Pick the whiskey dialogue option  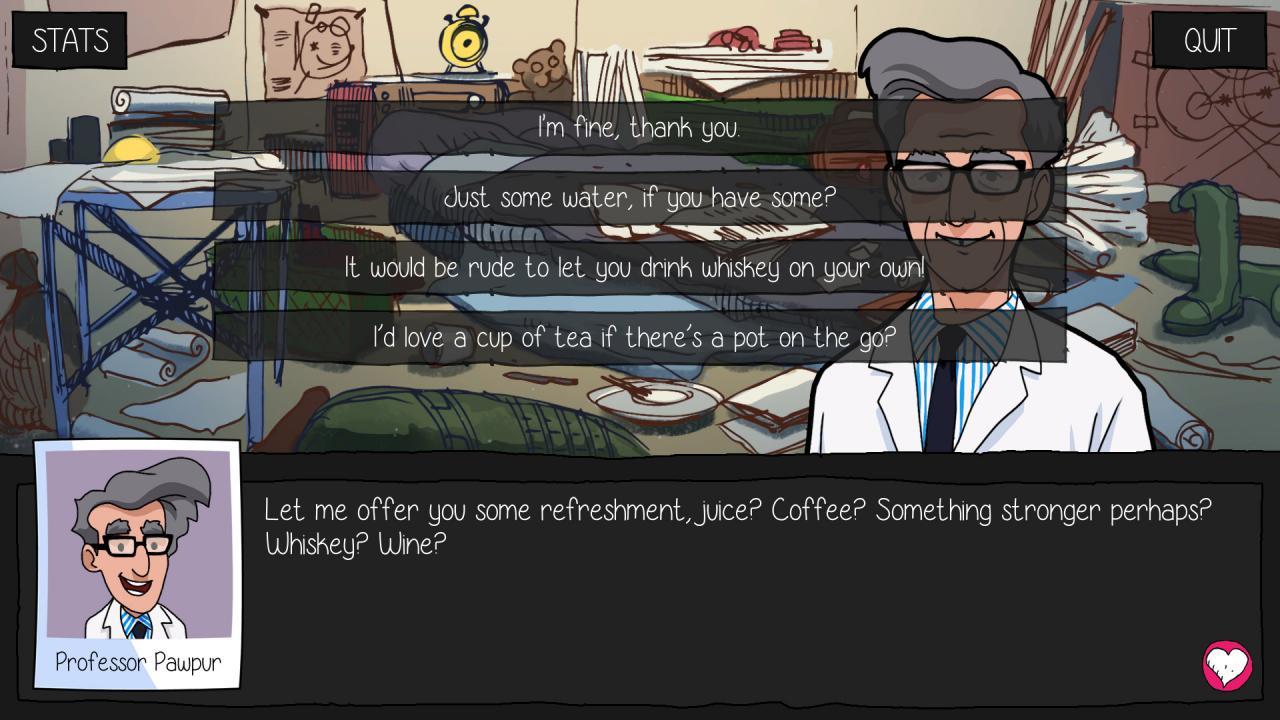pyautogui.click(x=640, y=268)
